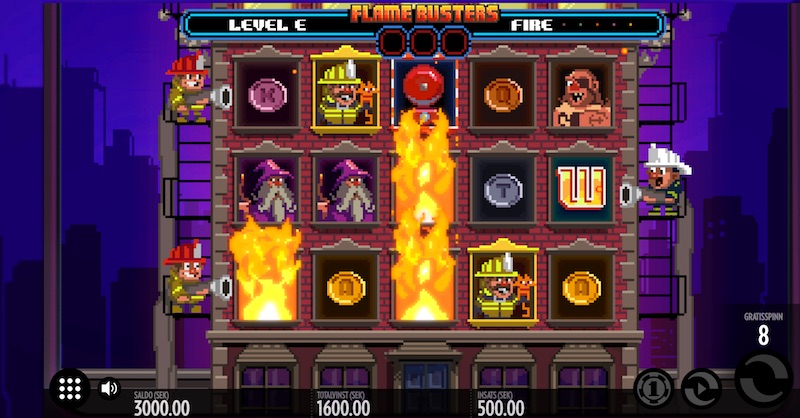Viewport: 800px width, 418px height.
Task: Activate the autoplay button
Action: coord(700,388)
